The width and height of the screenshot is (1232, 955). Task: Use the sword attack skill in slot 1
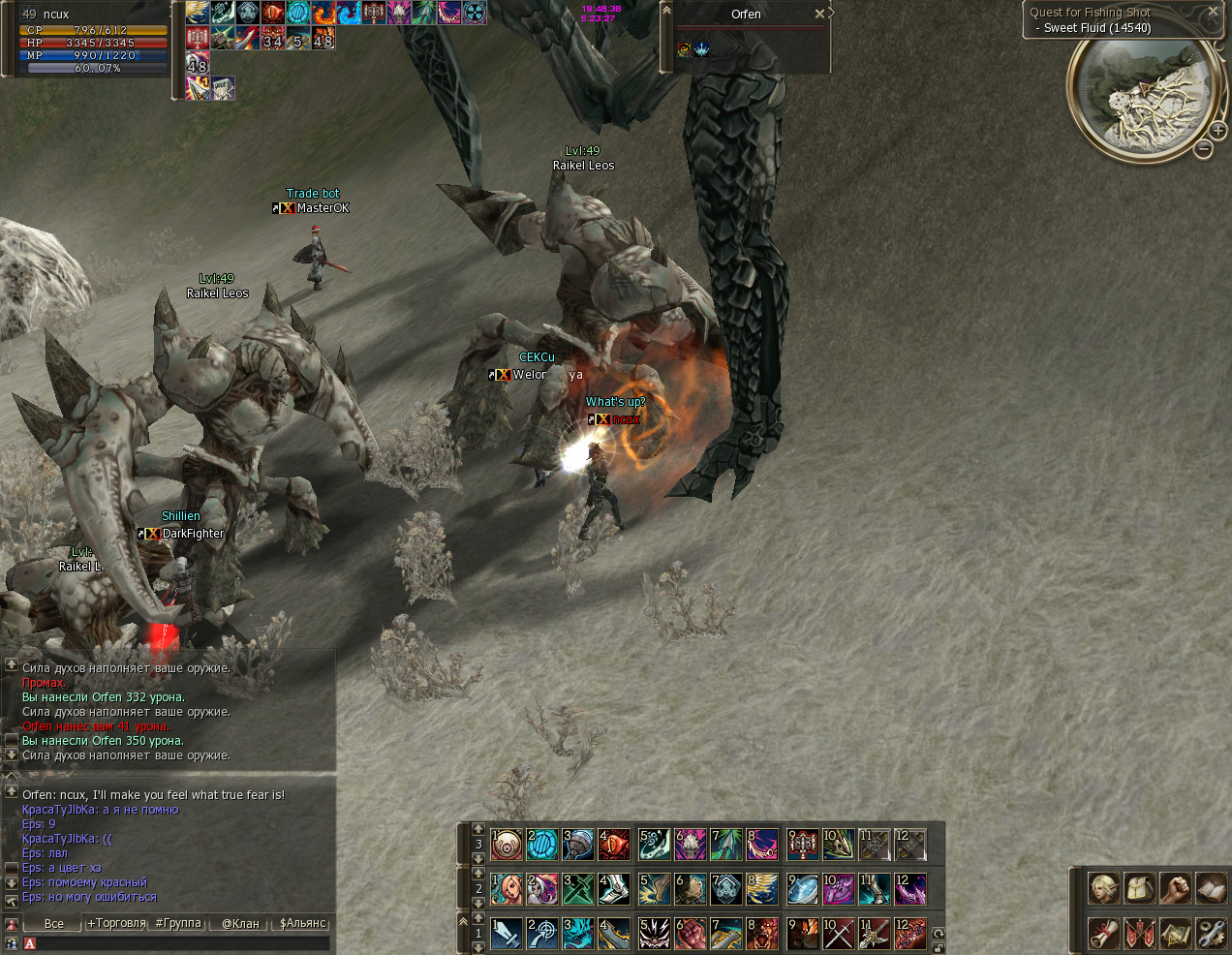pyautogui.click(x=506, y=934)
